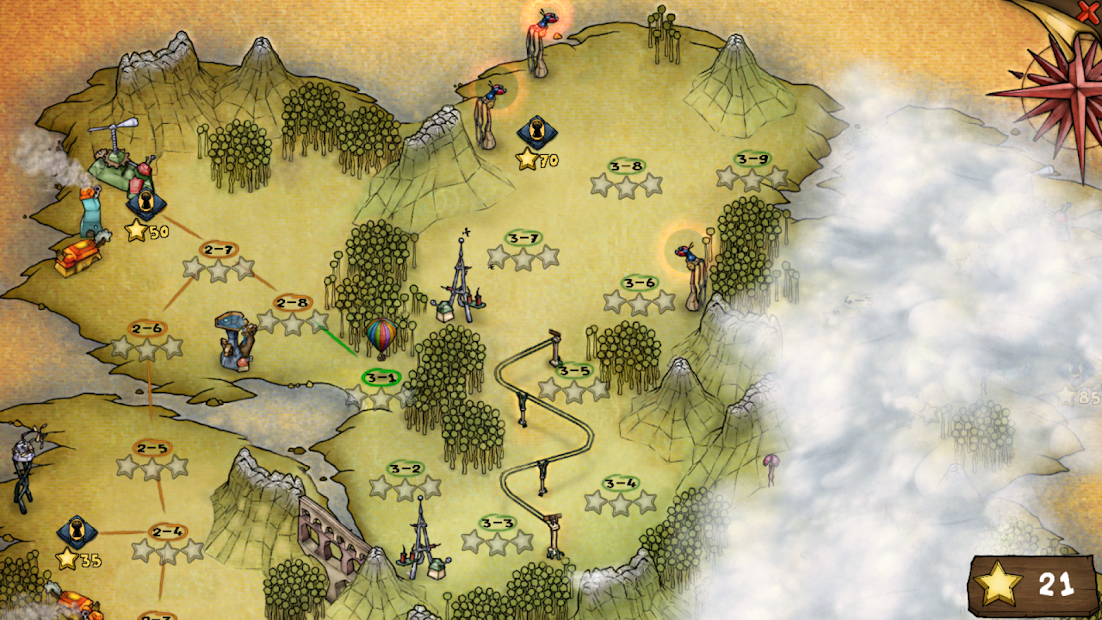
Task: Select the locked 50-star bonus level
Action: [x=146, y=205]
